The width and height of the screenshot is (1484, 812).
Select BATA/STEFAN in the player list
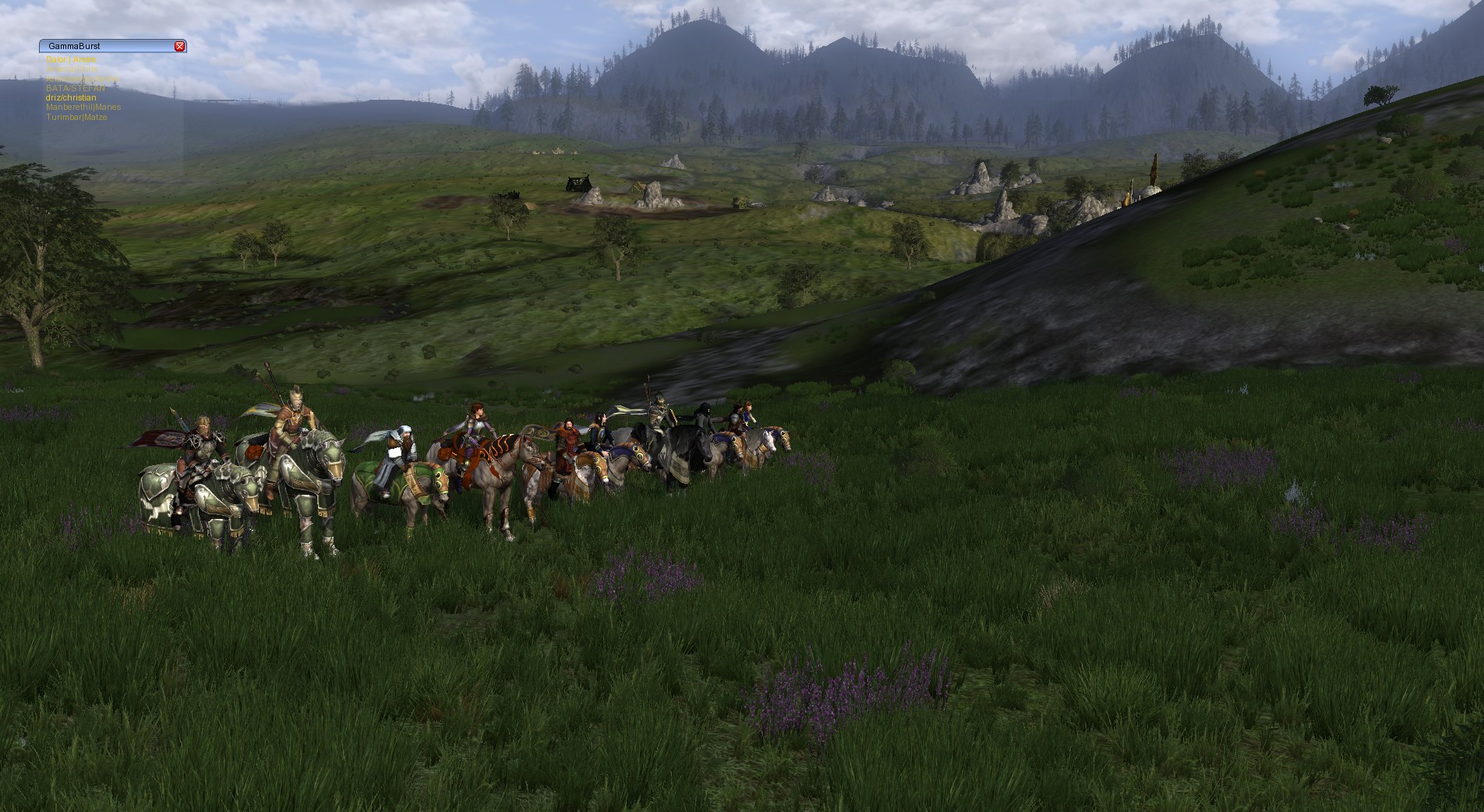click(75, 89)
